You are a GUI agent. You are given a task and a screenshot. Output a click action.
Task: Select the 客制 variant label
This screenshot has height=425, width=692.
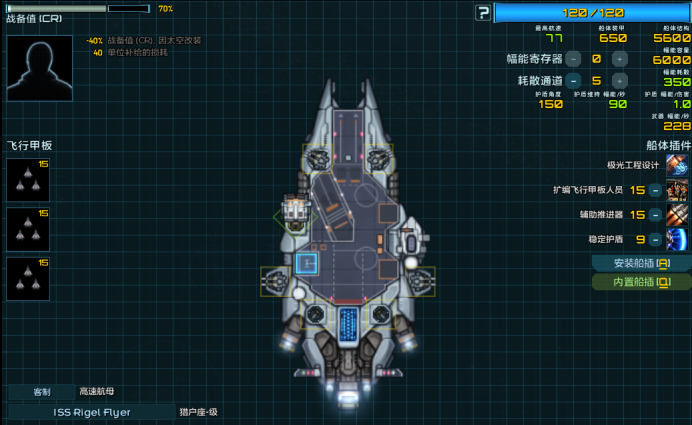(41, 392)
